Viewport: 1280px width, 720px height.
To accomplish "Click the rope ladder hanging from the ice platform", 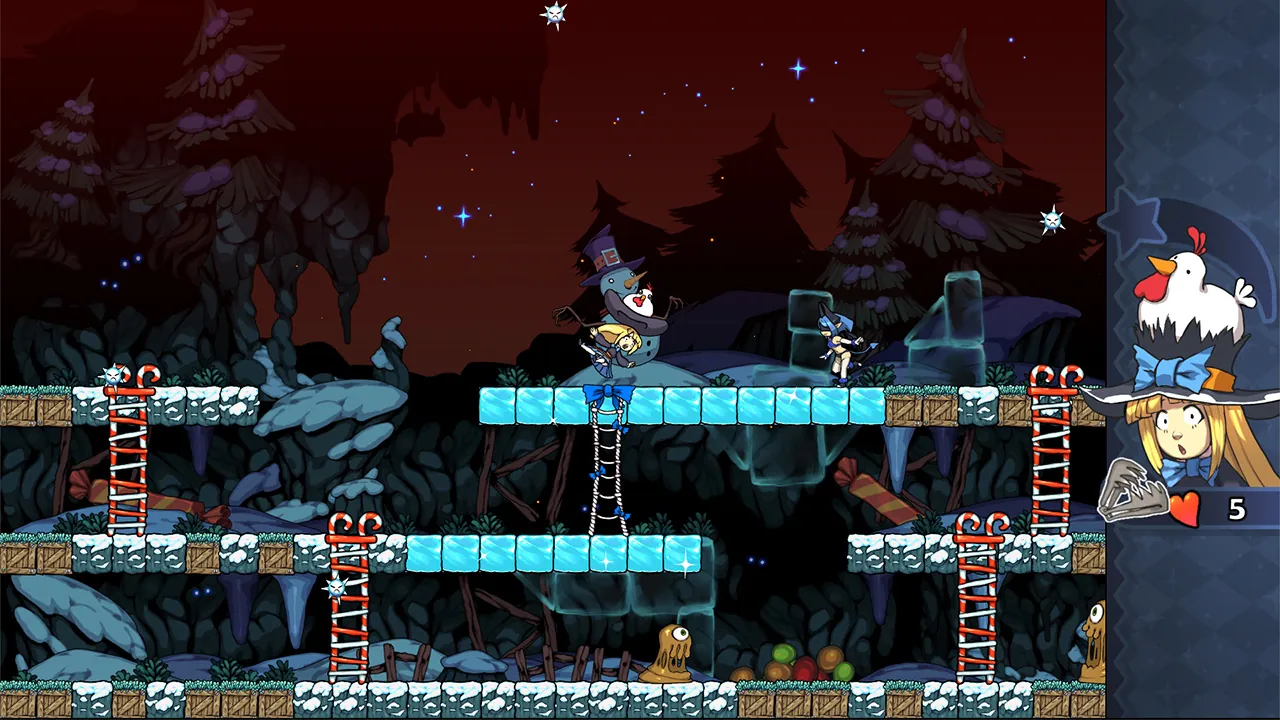I will coord(607,470).
